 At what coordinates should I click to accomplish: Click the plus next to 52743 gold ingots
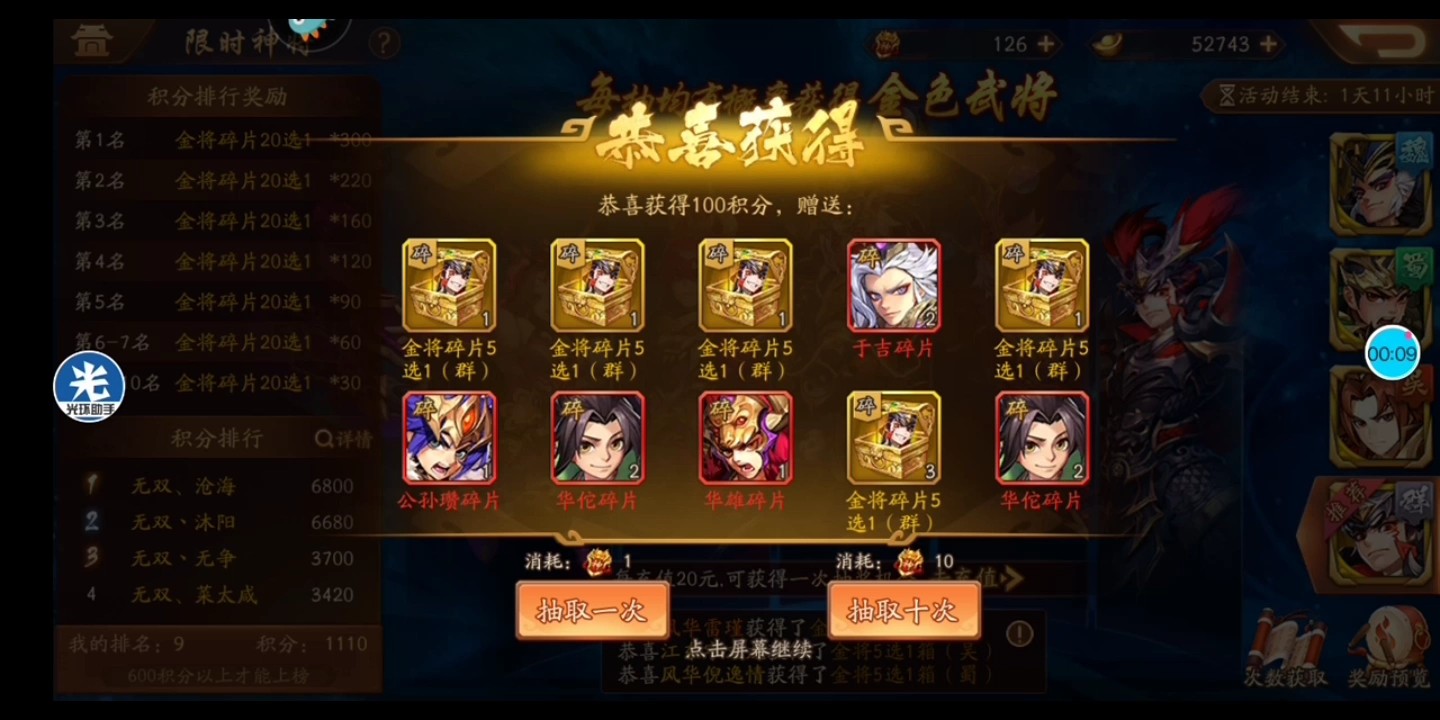1270,43
